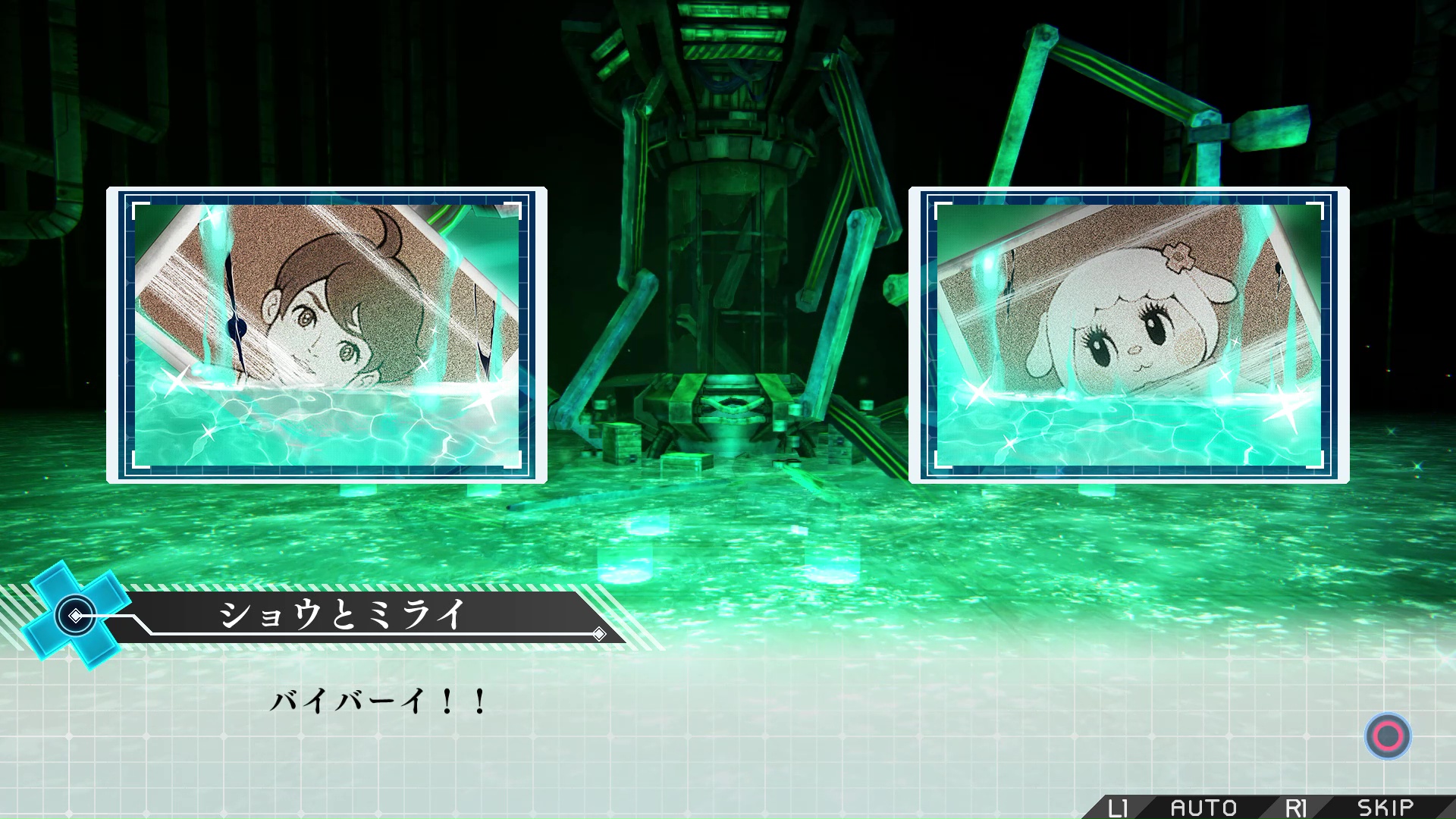This screenshot has width=1456, height=819.
Task: Turn on AUTO dialogue advance
Action: click(x=1203, y=808)
